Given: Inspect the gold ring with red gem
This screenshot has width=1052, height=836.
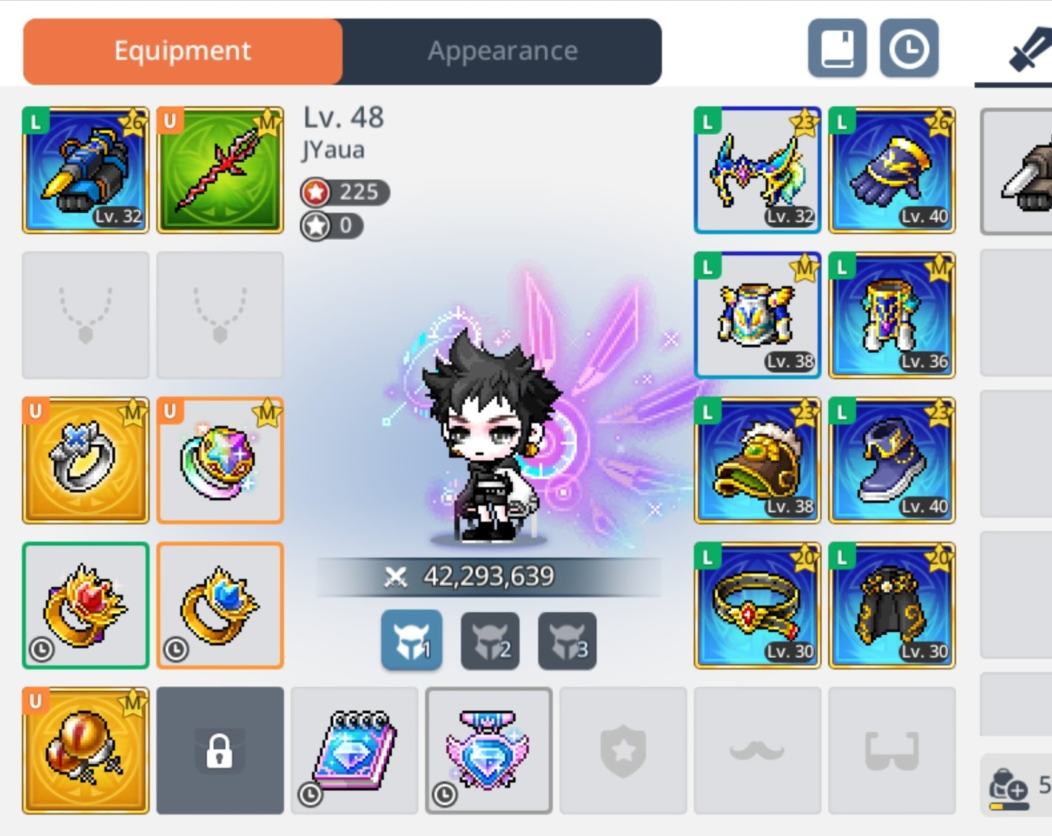Looking at the screenshot, I should (x=86, y=605).
